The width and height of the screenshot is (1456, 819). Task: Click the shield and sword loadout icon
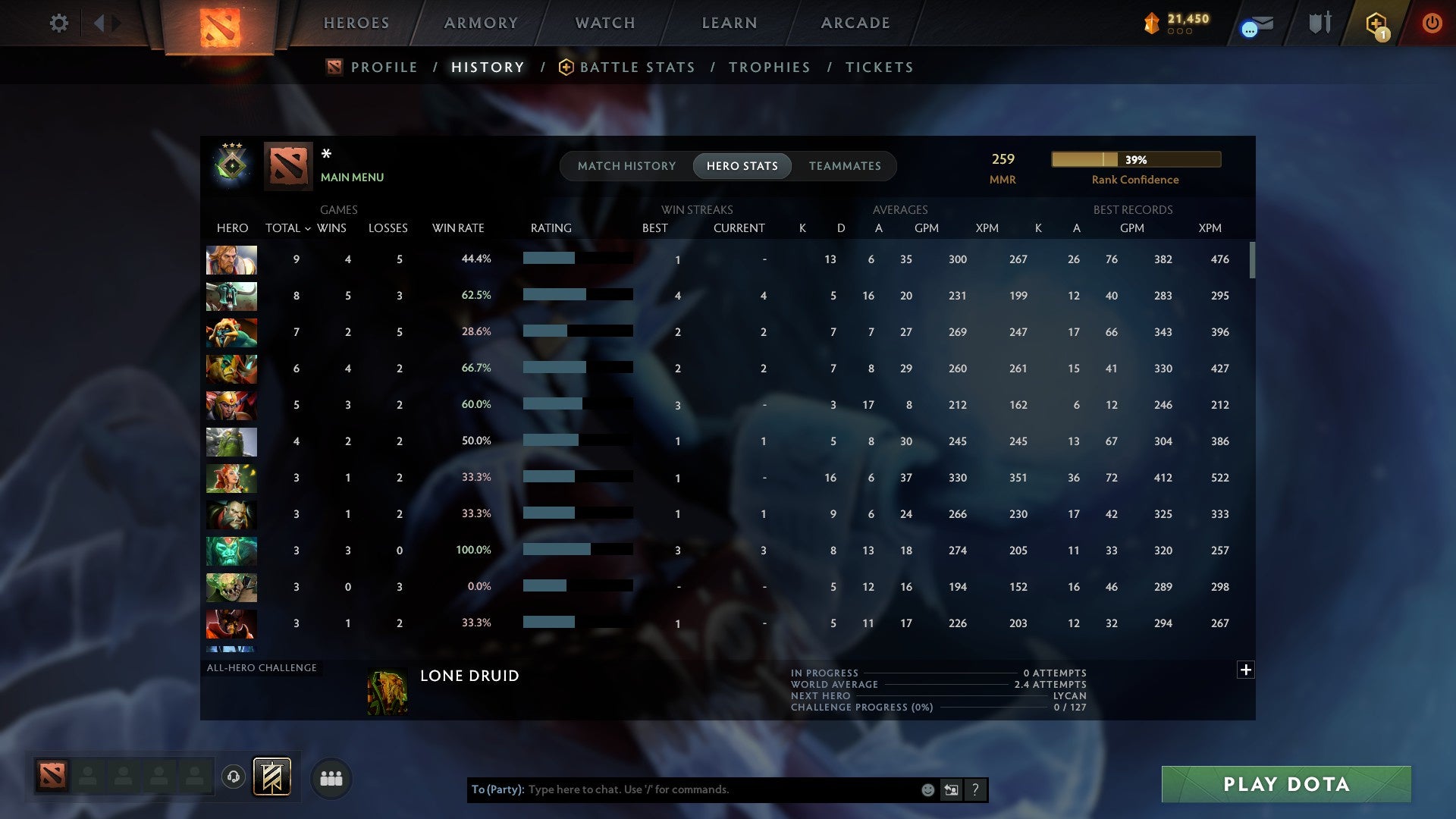click(x=1319, y=23)
